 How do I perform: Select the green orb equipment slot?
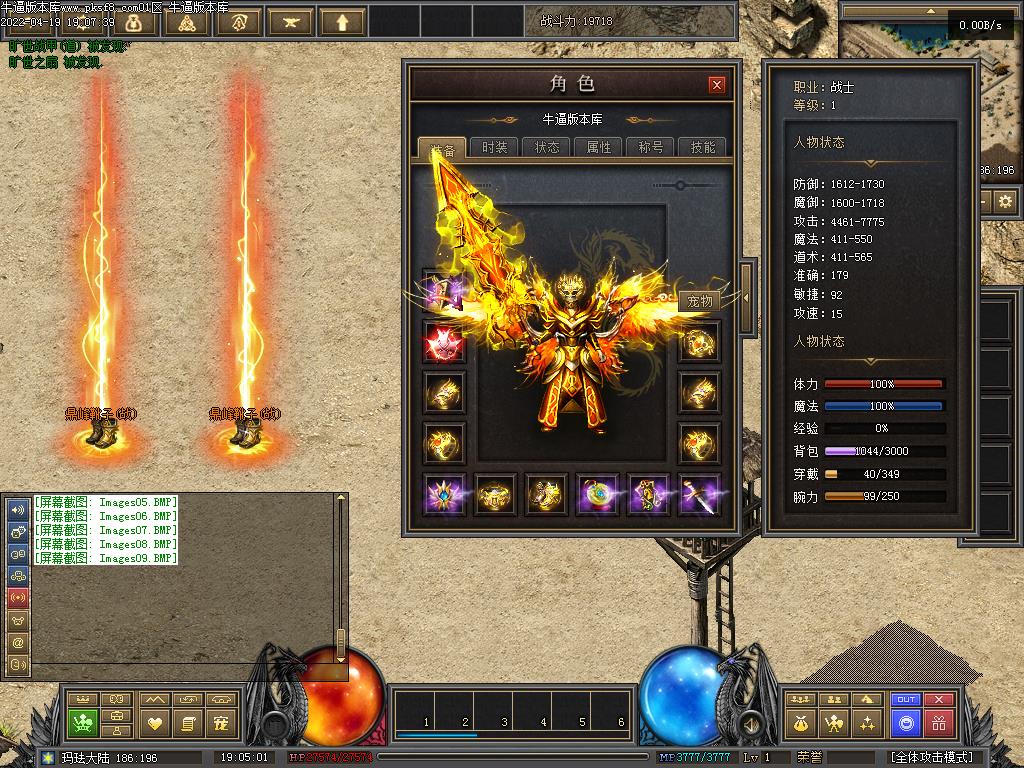coord(597,495)
